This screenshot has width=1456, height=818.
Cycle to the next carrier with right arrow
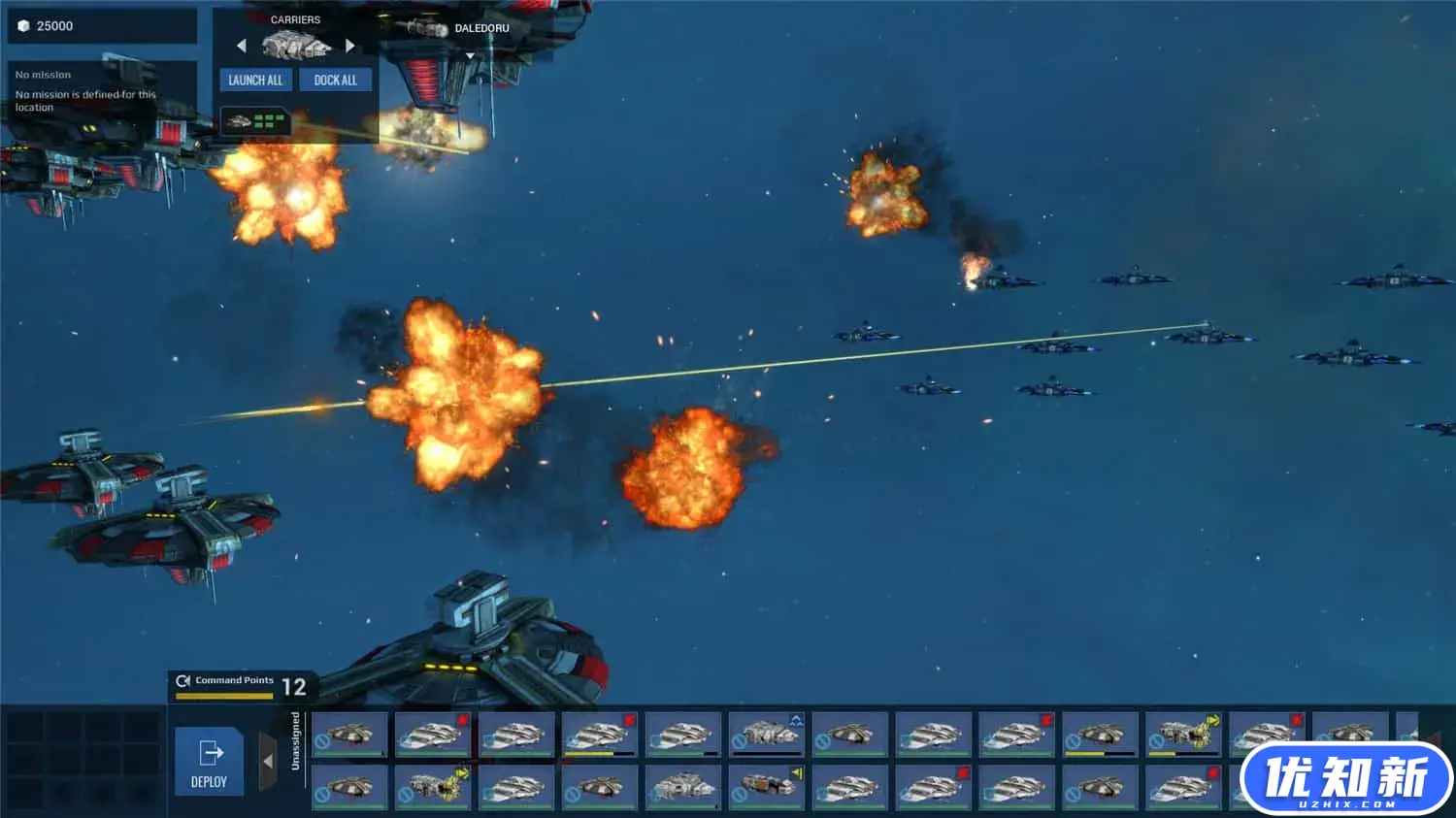(x=350, y=46)
